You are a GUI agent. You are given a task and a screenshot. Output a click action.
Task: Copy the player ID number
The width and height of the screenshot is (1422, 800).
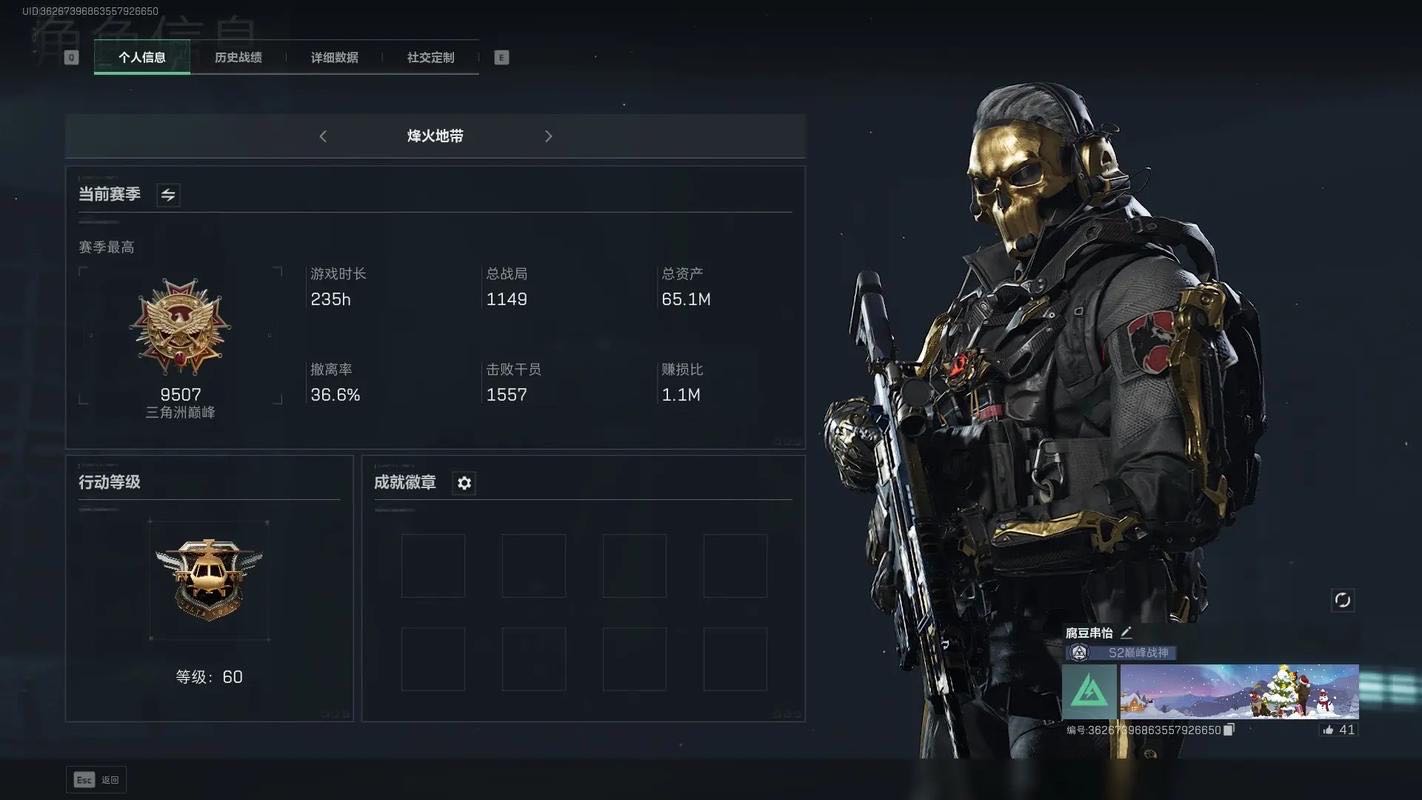click(1229, 730)
